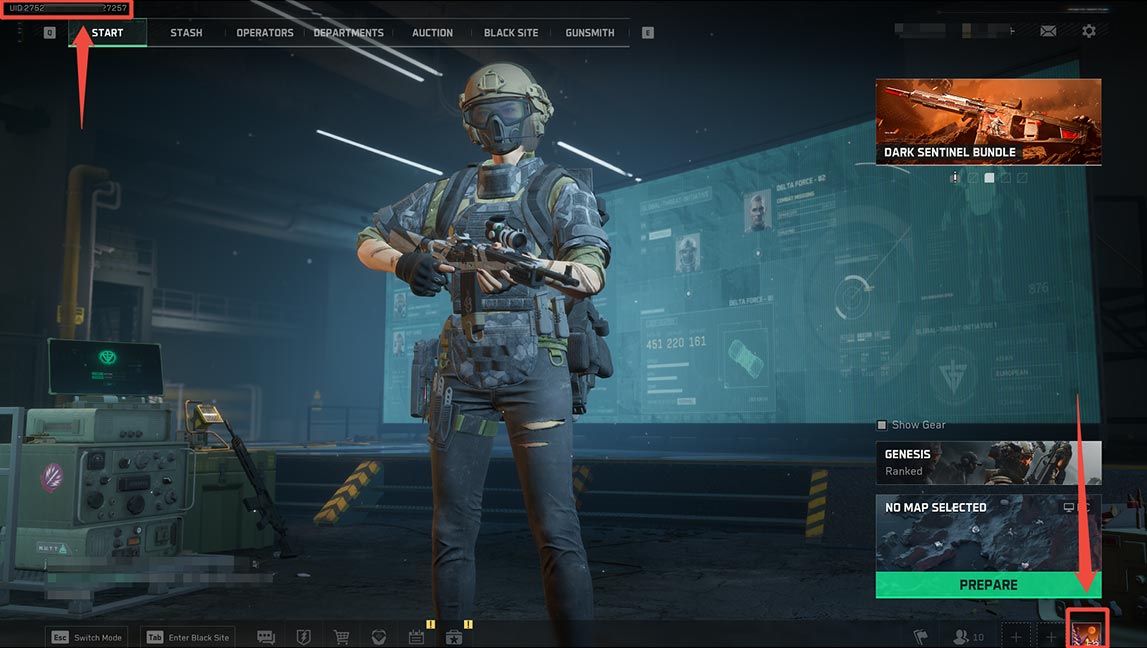
Task: Open the shopping cart store icon
Action: click(x=341, y=637)
